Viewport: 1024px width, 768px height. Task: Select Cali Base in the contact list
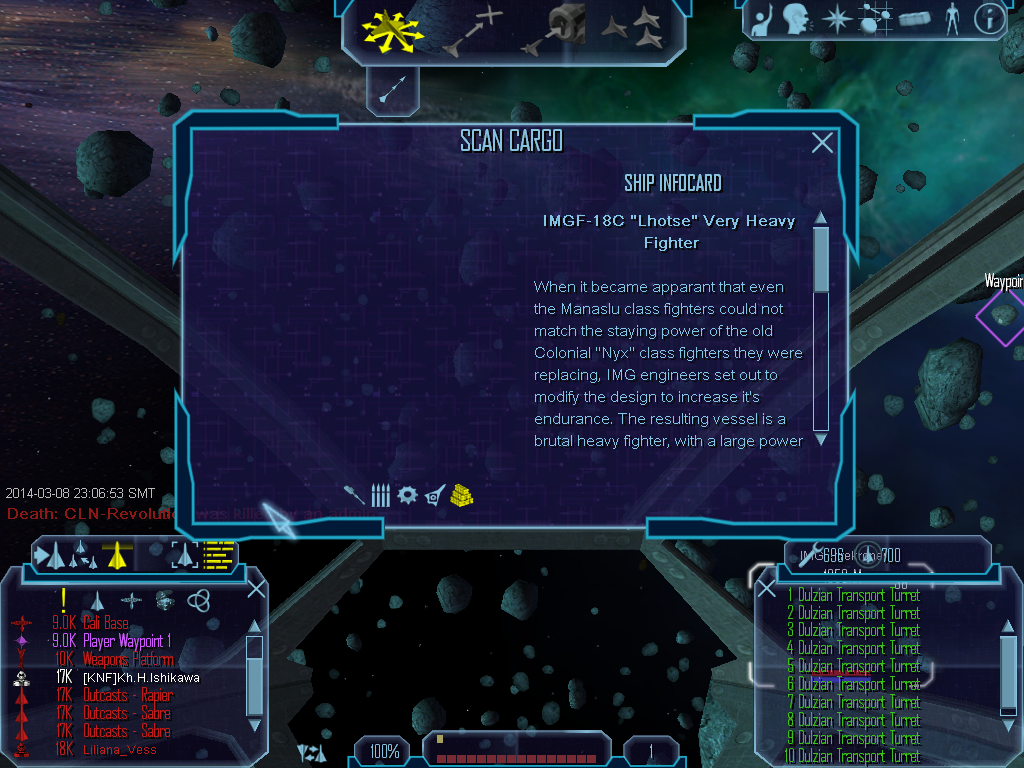pyautogui.click(x=105, y=623)
